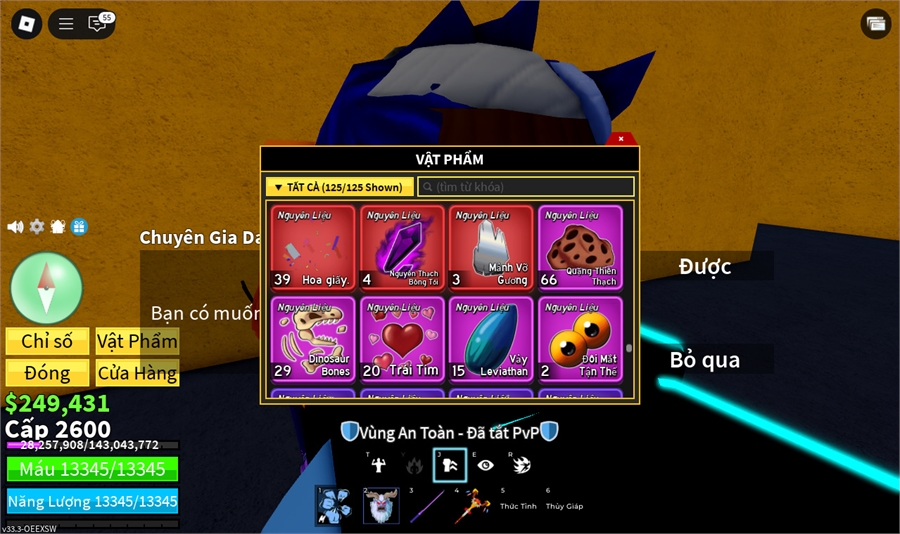Choose the Được dialogue option
The height and width of the screenshot is (534, 900).
[x=705, y=267]
